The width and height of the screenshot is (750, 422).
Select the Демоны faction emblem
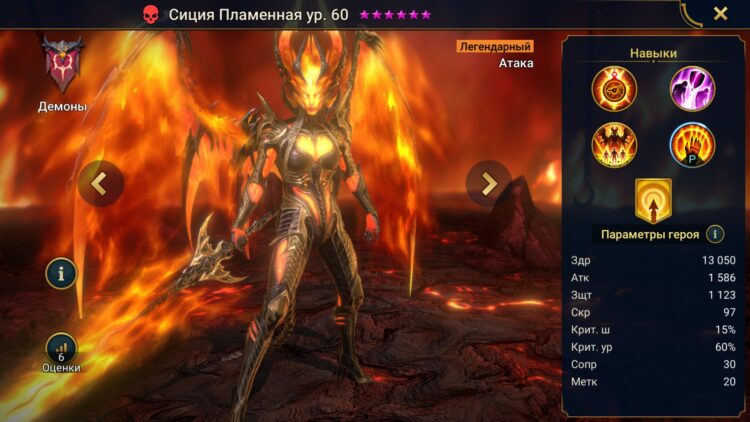tap(61, 64)
